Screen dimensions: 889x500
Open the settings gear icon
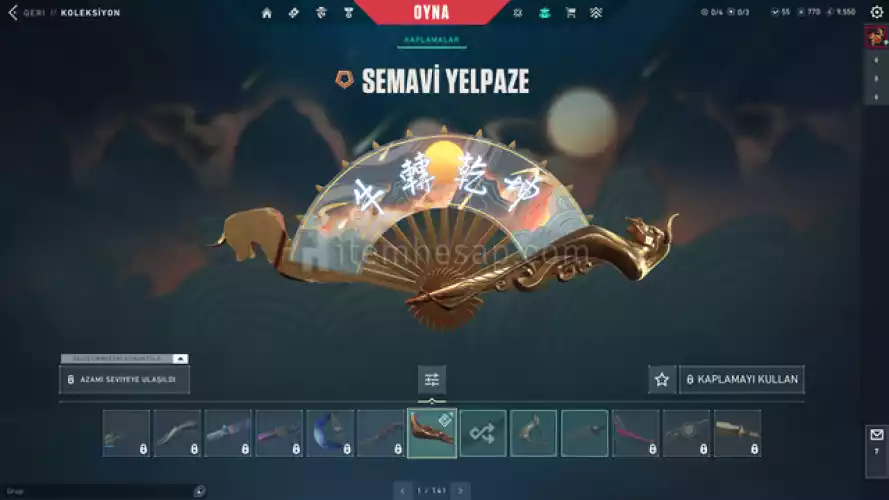(x=876, y=12)
